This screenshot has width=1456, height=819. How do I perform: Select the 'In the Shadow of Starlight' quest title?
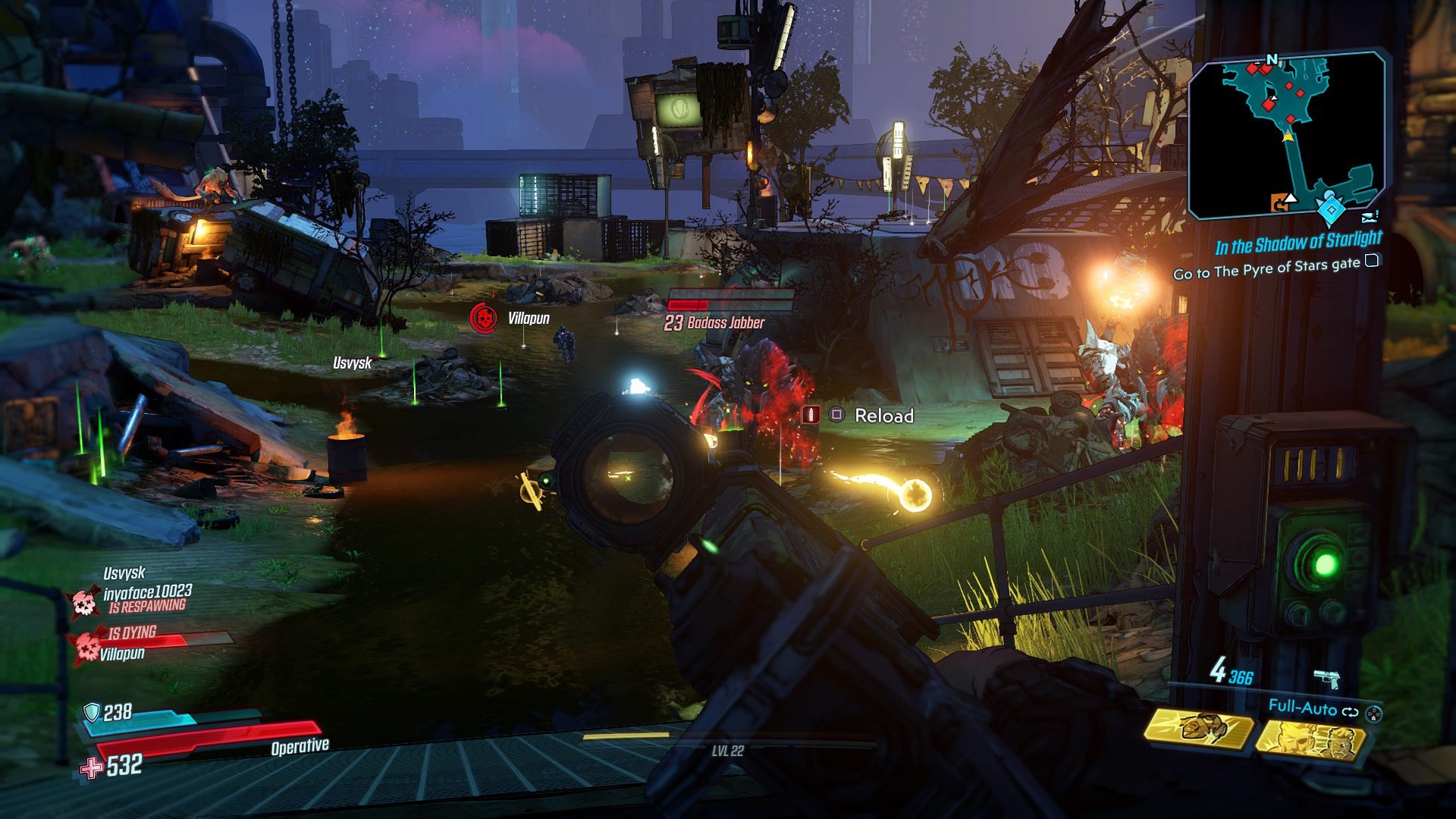tap(1298, 243)
